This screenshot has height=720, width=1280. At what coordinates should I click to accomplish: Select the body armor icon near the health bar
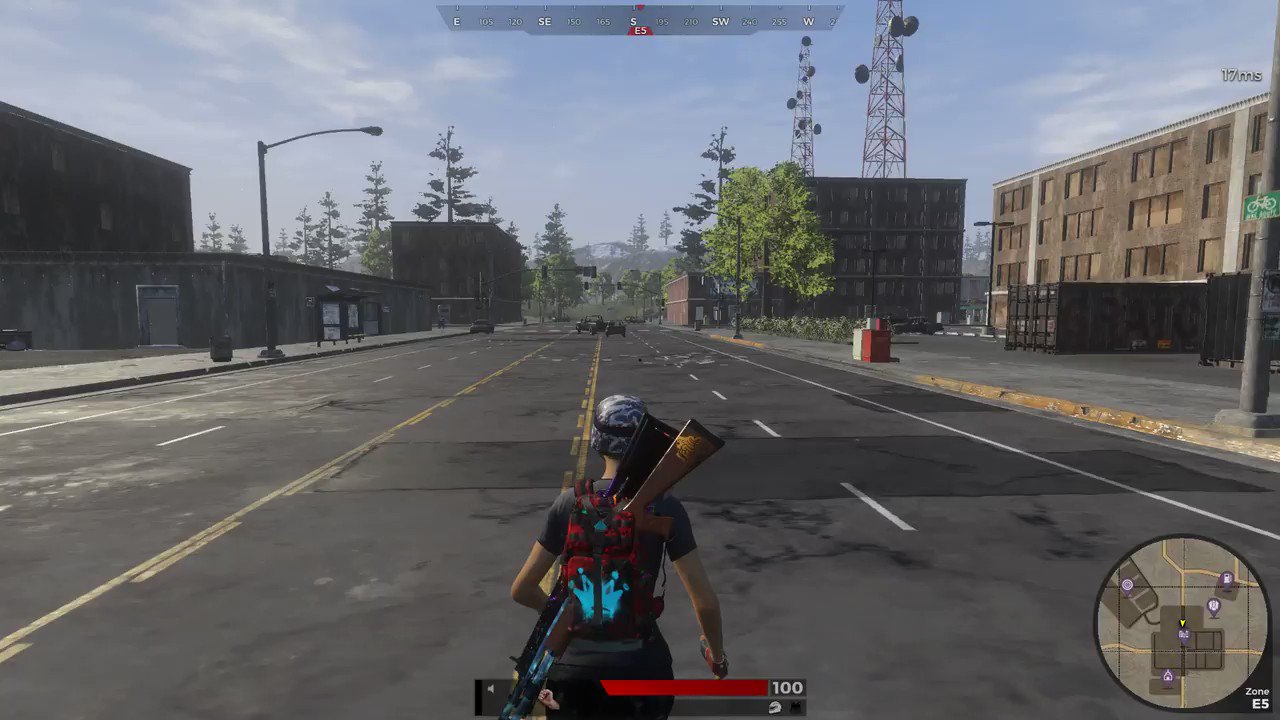796,708
